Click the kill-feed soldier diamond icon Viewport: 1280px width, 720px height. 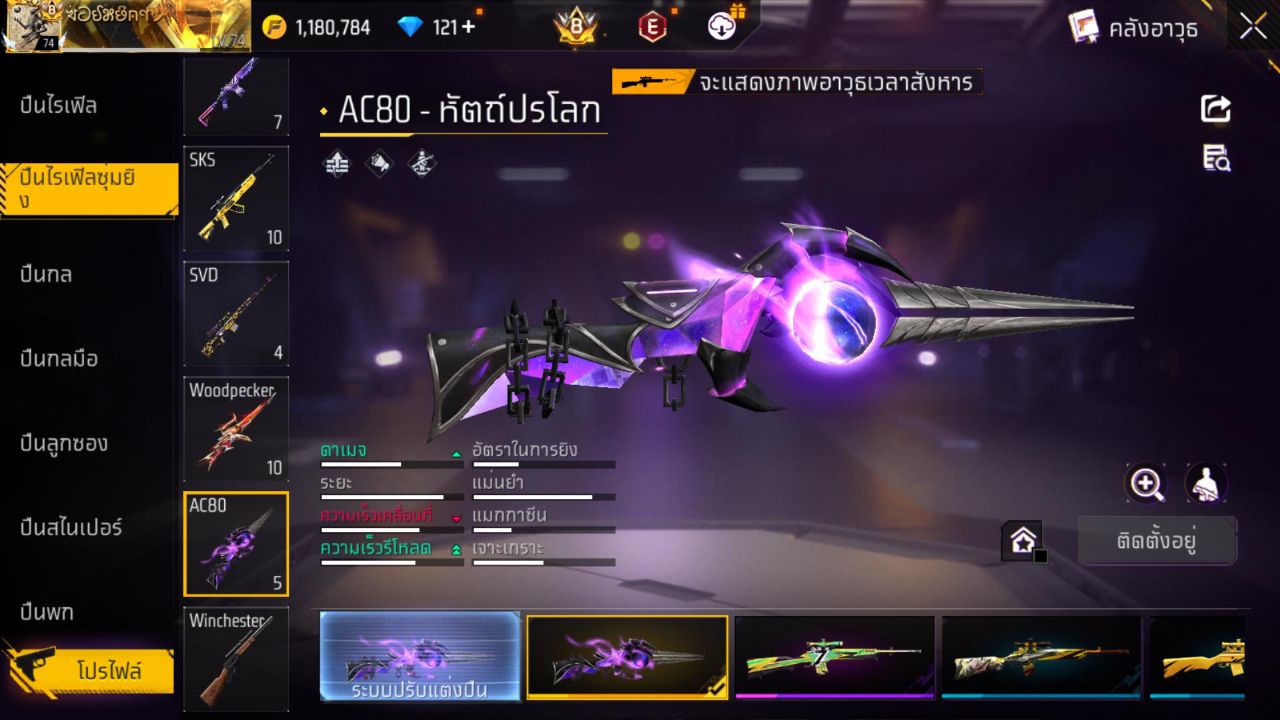click(421, 163)
